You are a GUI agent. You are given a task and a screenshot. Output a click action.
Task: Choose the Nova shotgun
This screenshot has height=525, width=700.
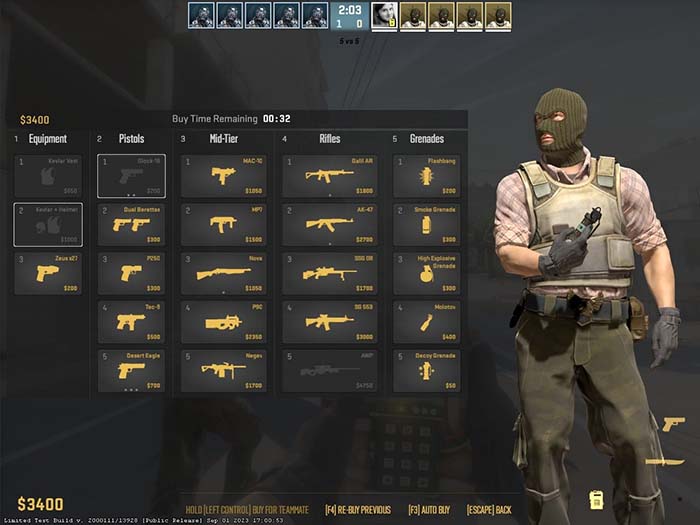point(224,273)
